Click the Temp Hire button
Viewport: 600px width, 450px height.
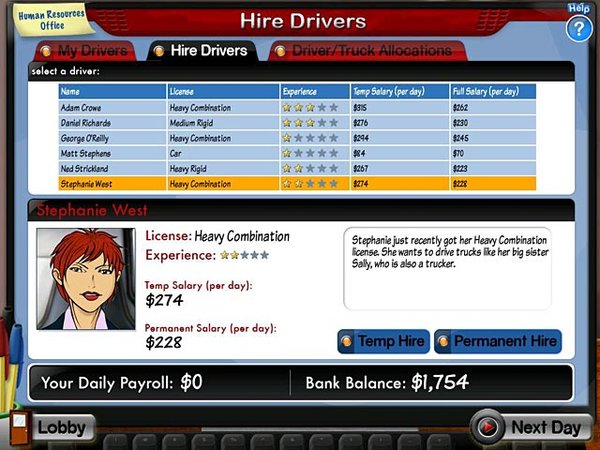[x=384, y=341]
